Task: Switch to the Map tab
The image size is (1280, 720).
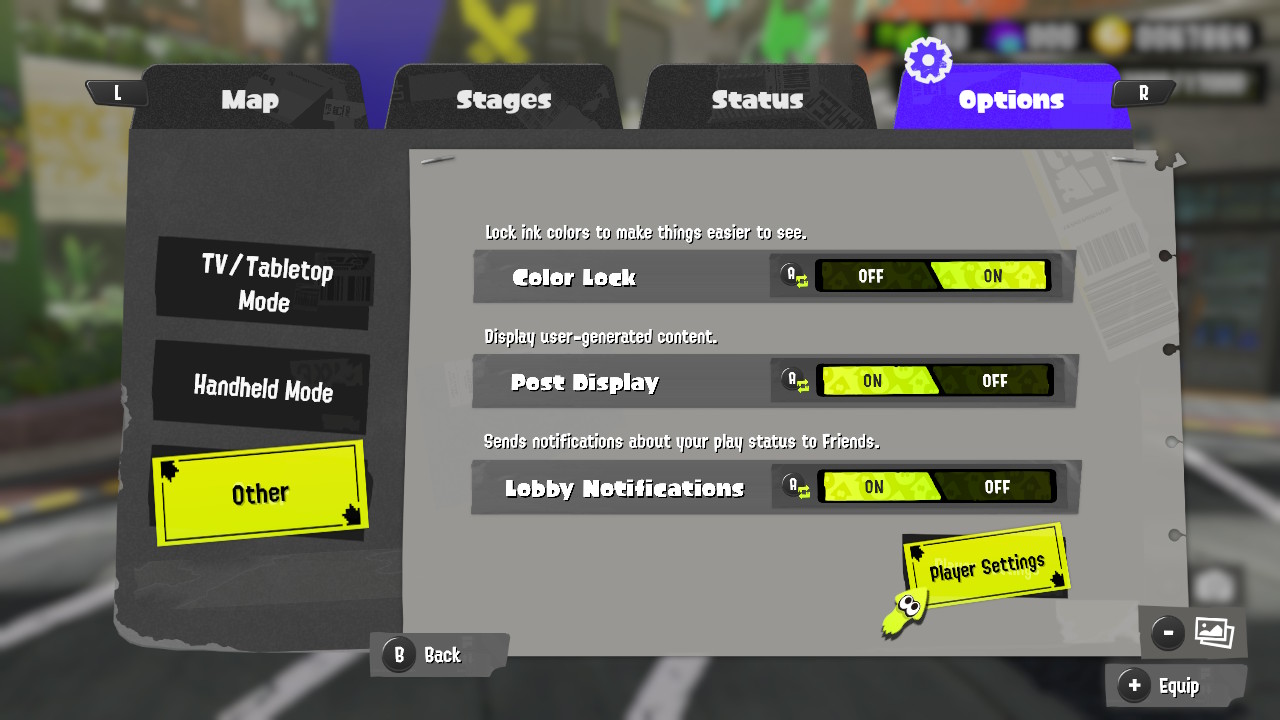Action: coord(250,100)
